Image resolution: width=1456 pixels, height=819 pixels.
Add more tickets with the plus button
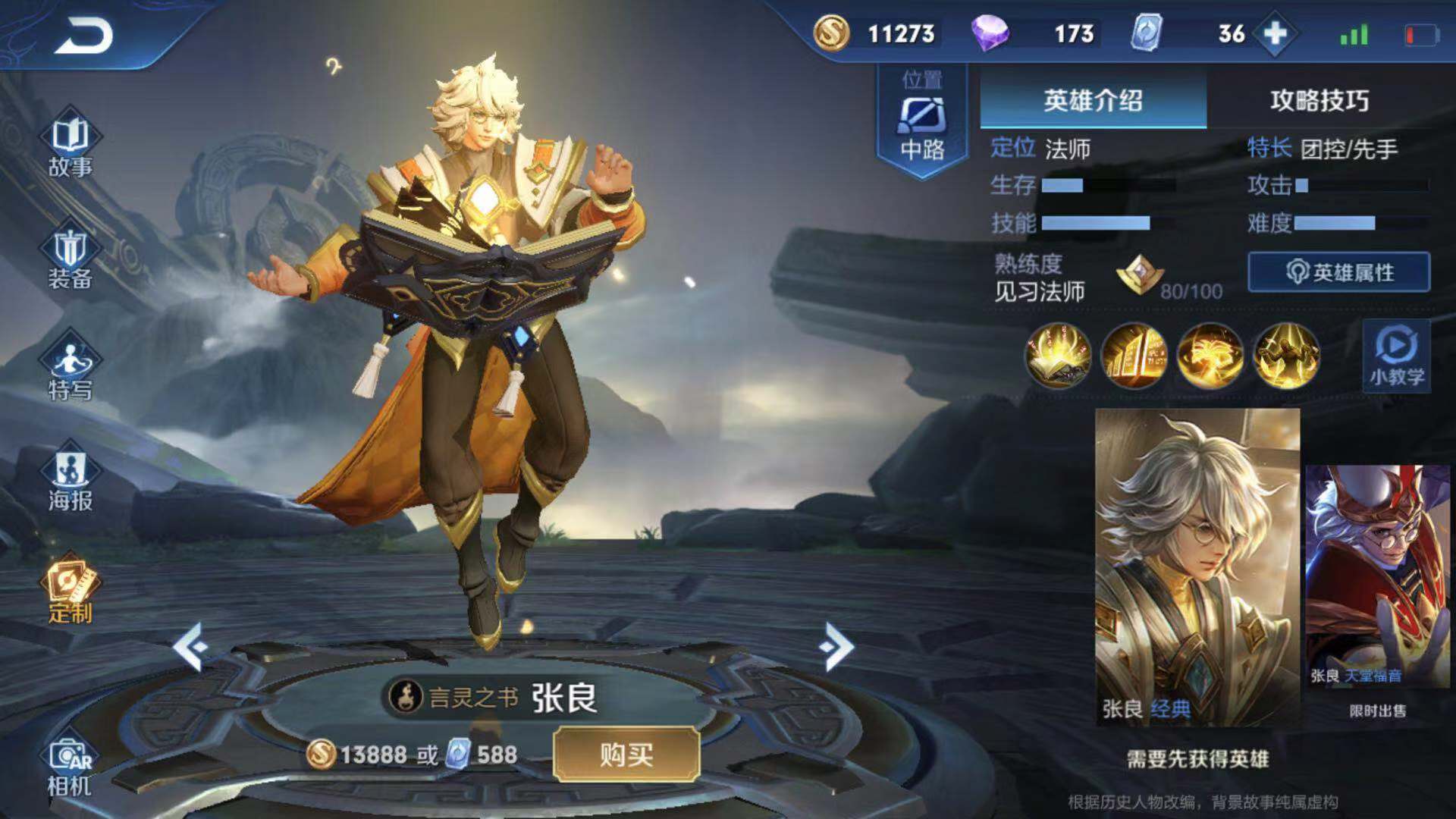point(1276,33)
